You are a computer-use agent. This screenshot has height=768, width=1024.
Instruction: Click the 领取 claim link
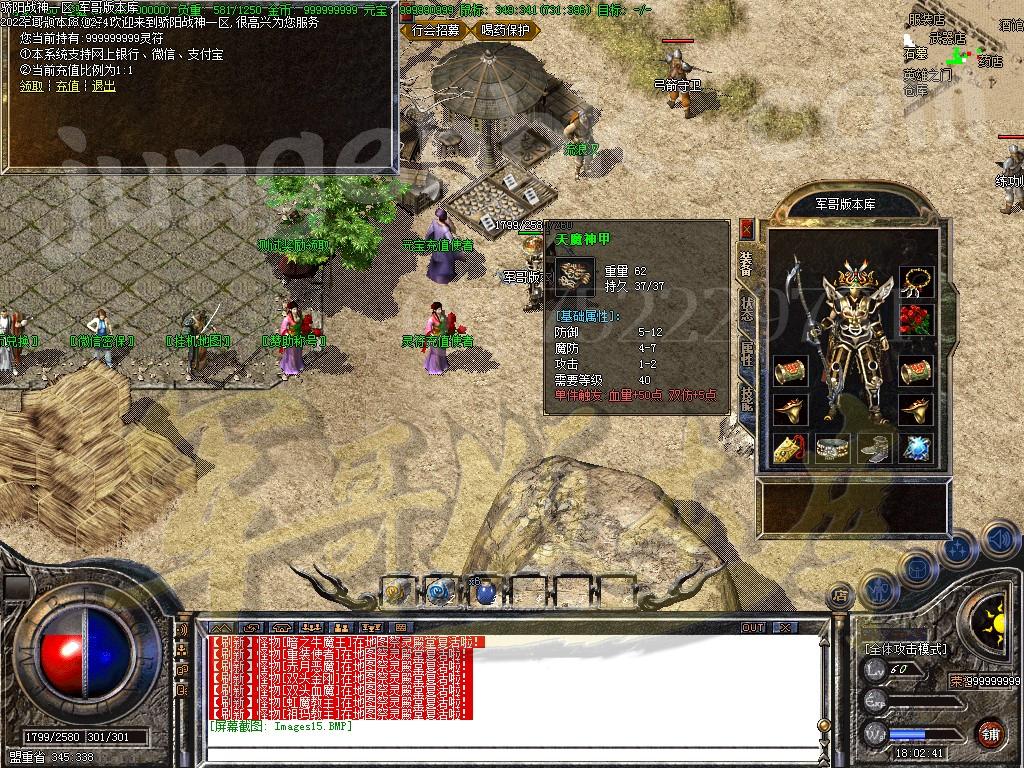pos(32,86)
